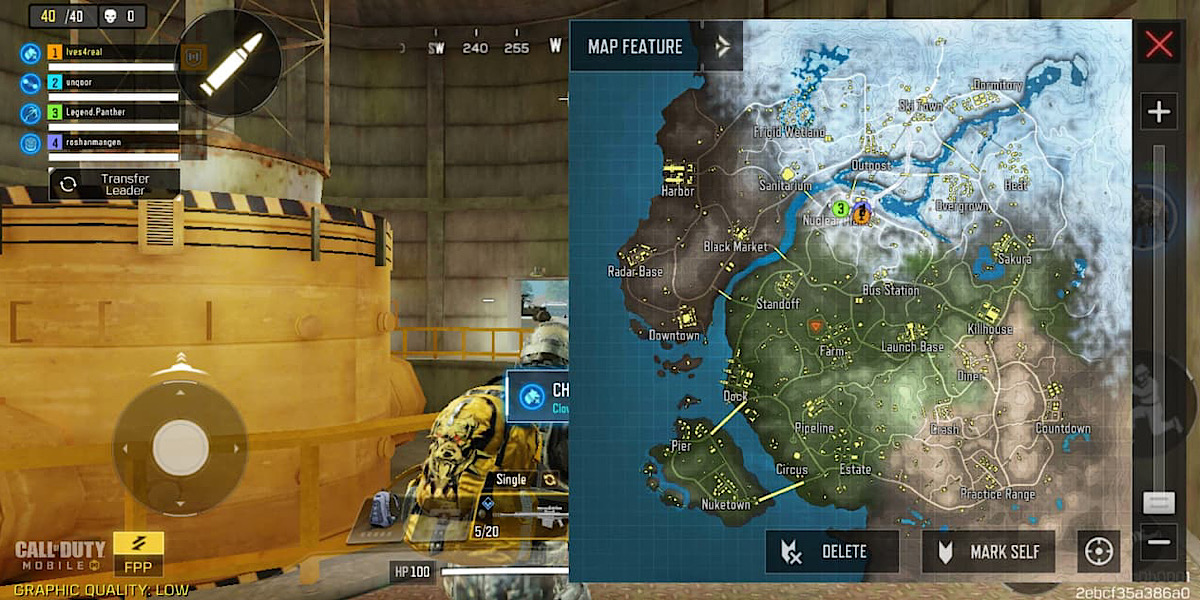The height and width of the screenshot is (600, 1200).
Task: Delete the map marker
Action: pyautogui.click(x=832, y=552)
